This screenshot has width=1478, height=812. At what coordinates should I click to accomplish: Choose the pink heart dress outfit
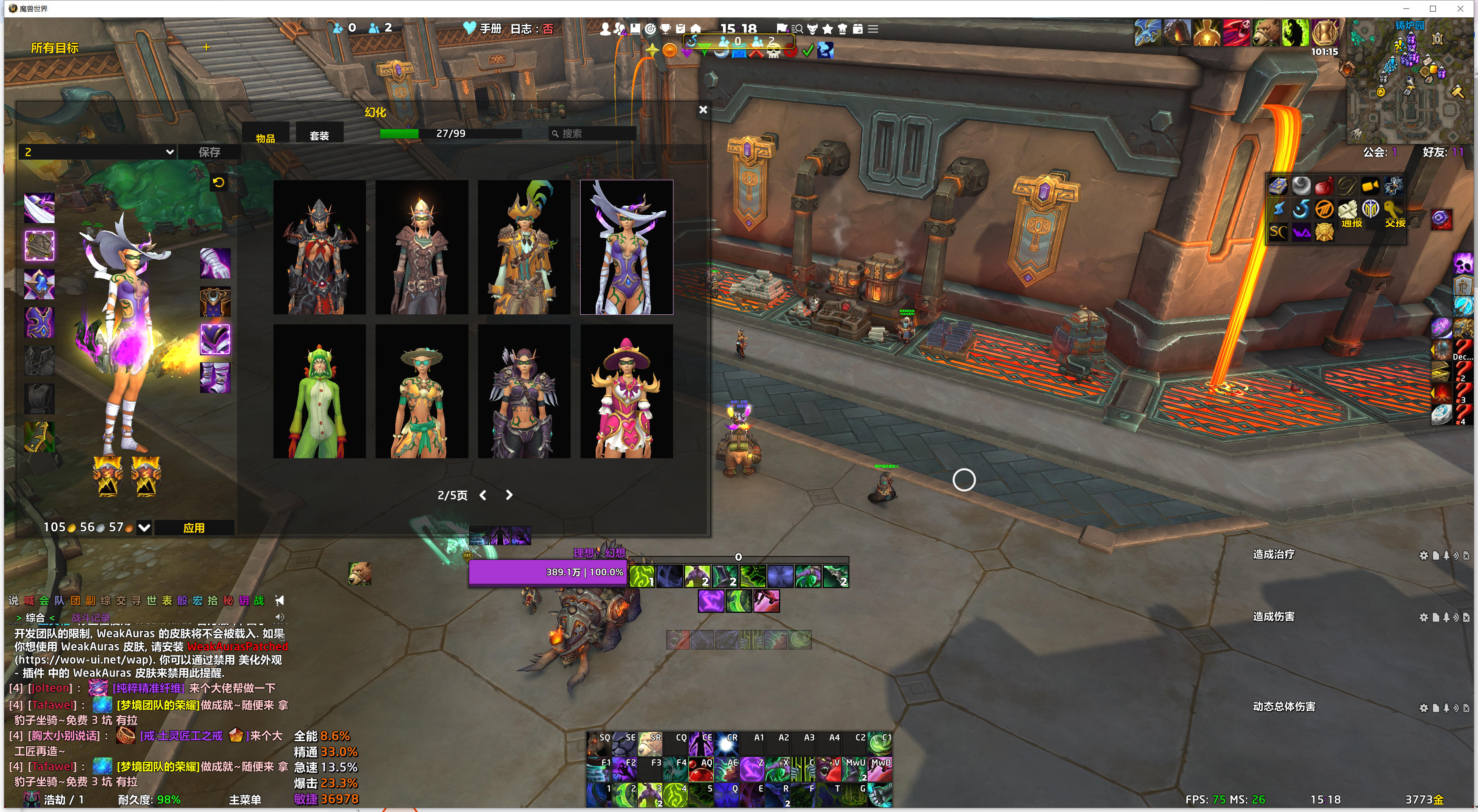click(626, 392)
